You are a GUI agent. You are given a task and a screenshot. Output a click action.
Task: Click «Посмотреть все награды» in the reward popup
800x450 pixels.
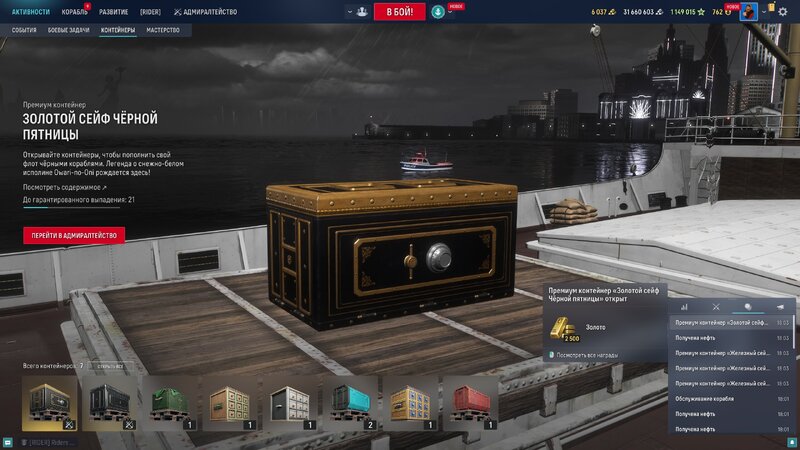pyautogui.click(x=587, y=355)
